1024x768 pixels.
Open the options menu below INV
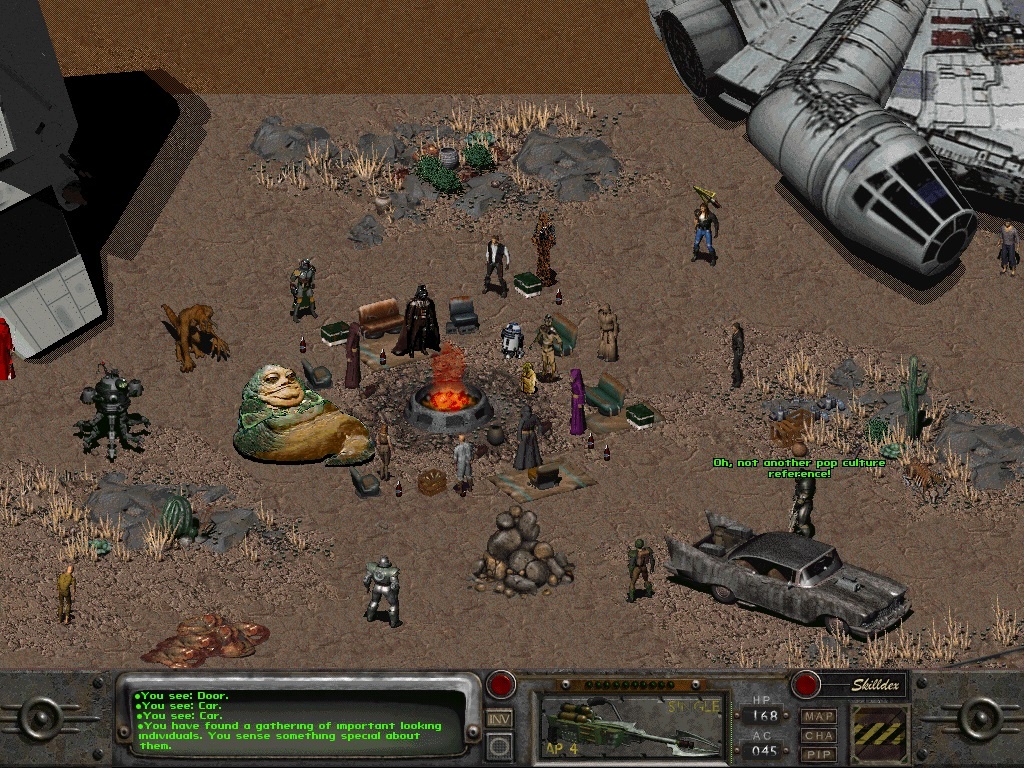click(500, 745)
